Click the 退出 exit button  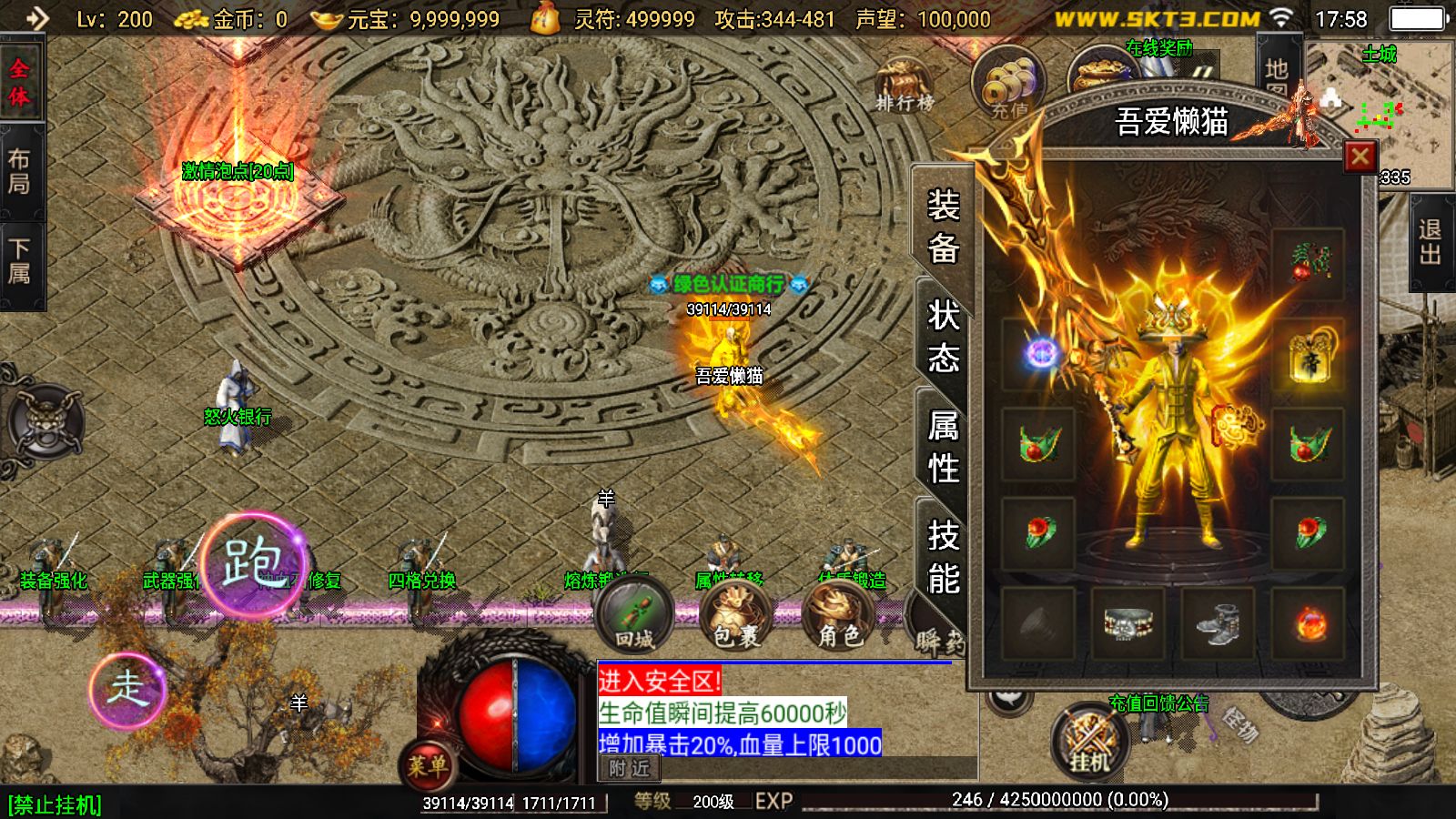tap(1430, 243)
